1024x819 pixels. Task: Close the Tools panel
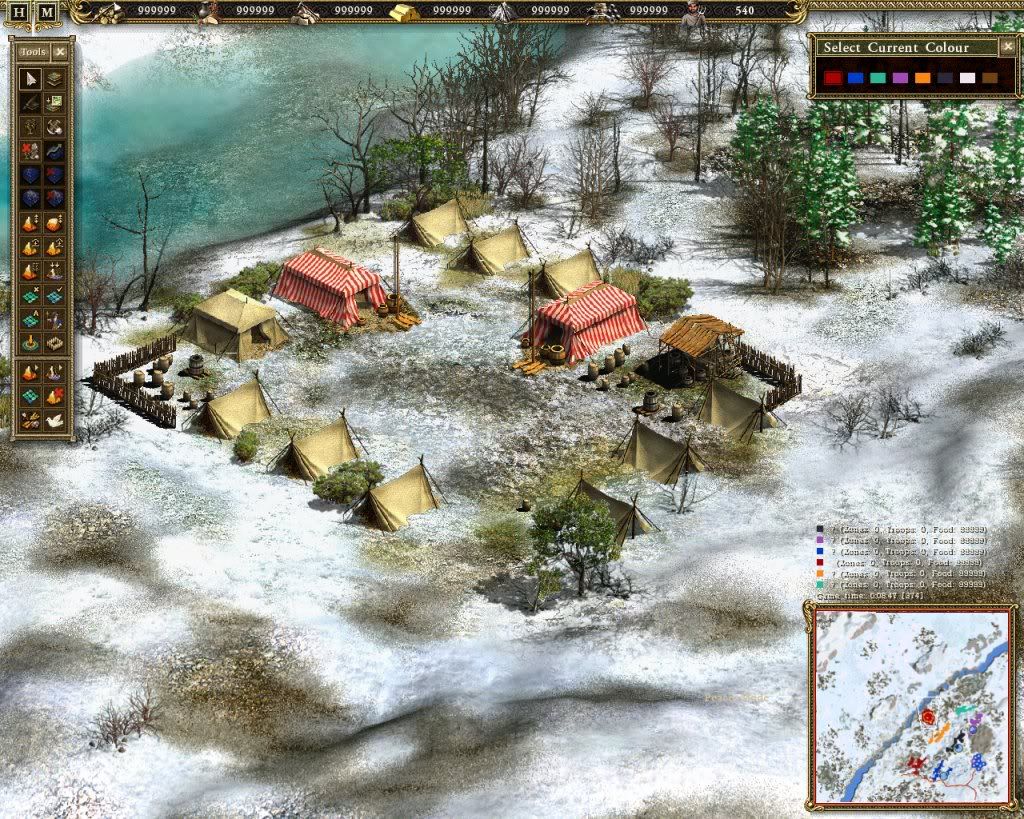[60, 52]
